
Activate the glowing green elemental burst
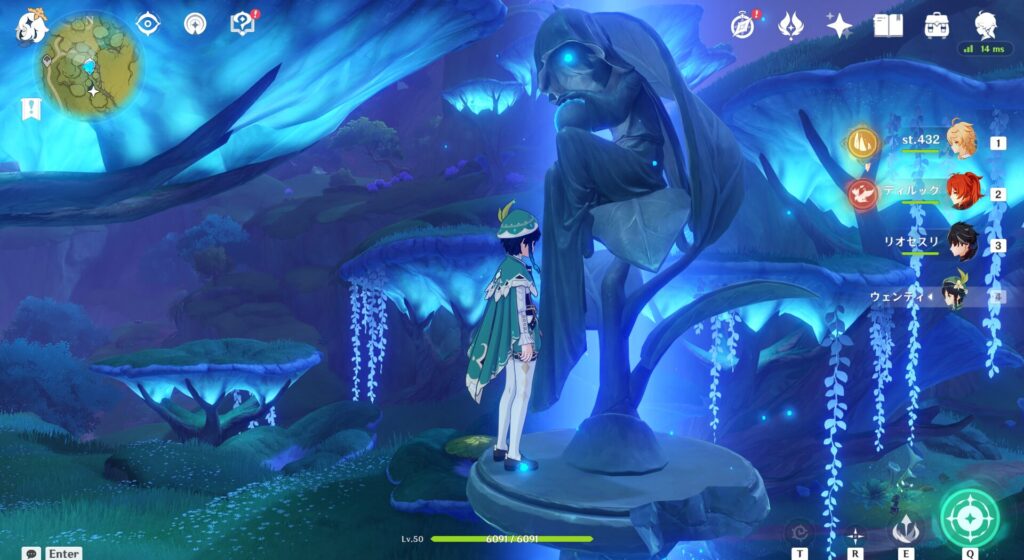click(969, 518)
